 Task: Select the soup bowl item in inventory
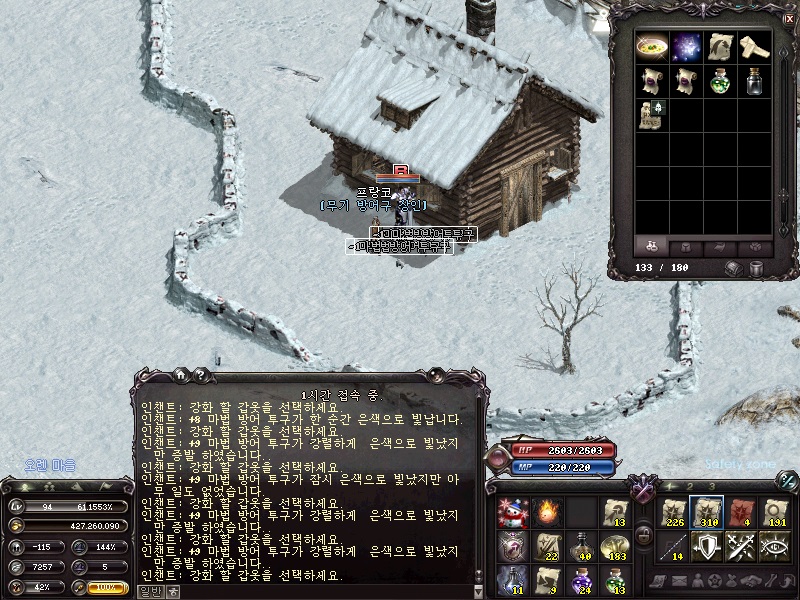(x=653, y=47)
